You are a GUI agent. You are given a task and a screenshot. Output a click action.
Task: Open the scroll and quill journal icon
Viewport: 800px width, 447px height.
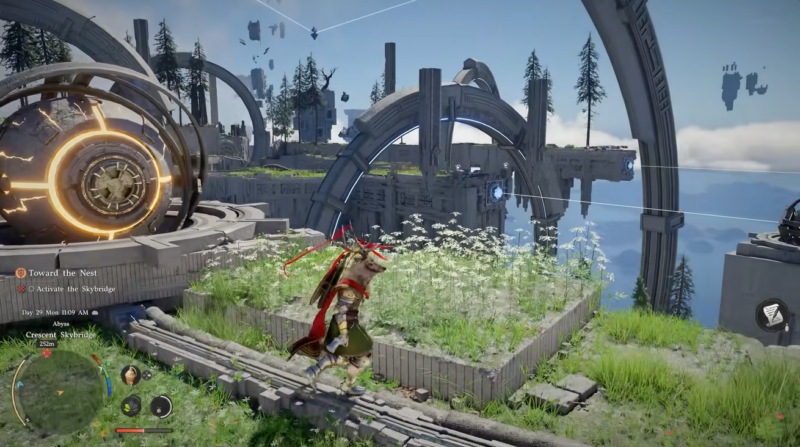(771, 315)
